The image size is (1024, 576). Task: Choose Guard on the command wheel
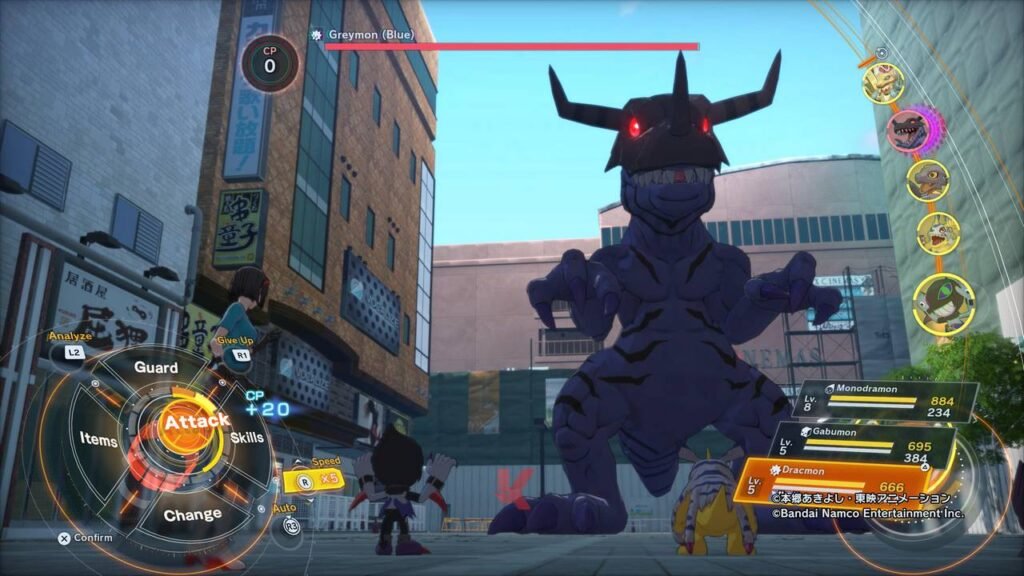(156, 368)
